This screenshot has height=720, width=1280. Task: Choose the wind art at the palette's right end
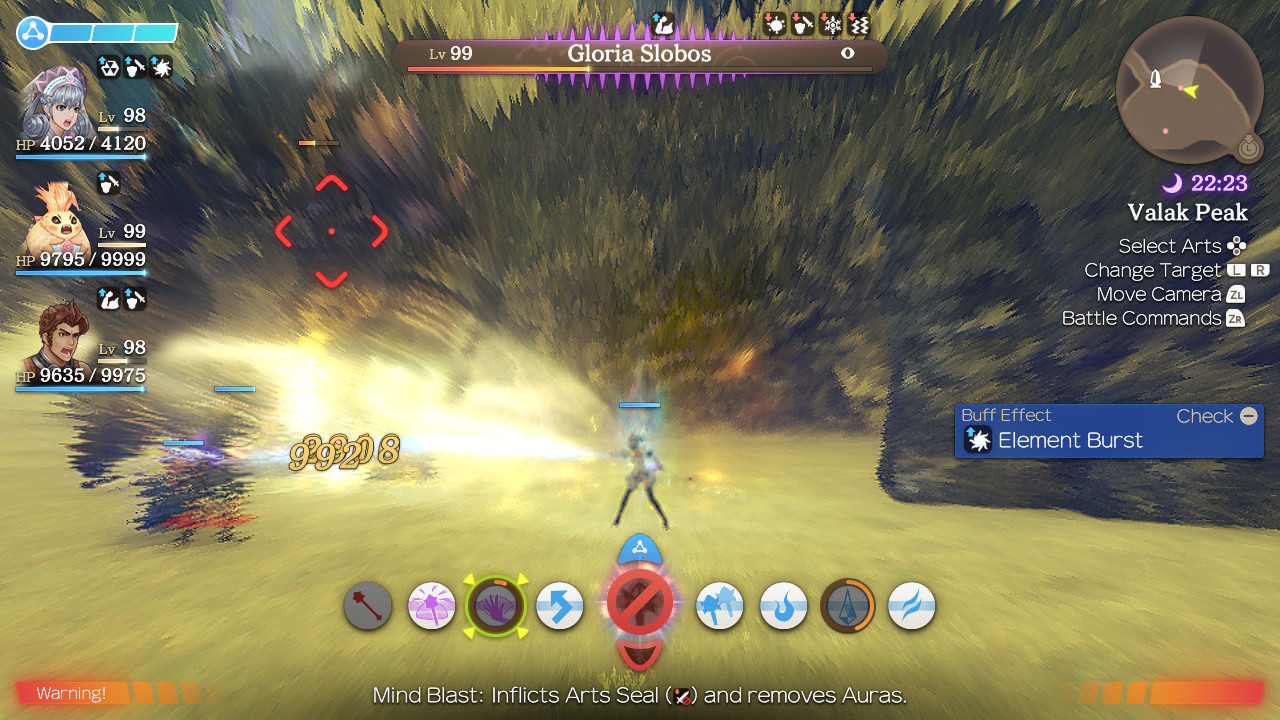click(x=911, y=605)
